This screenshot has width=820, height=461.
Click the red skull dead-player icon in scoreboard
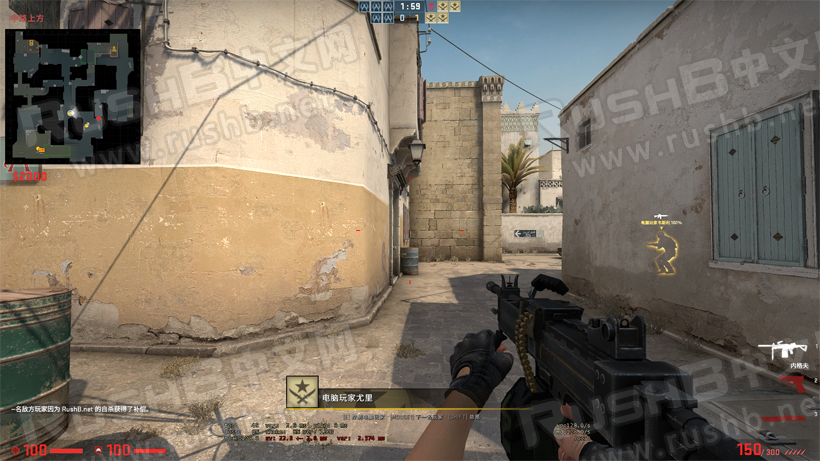pos(431,7)
